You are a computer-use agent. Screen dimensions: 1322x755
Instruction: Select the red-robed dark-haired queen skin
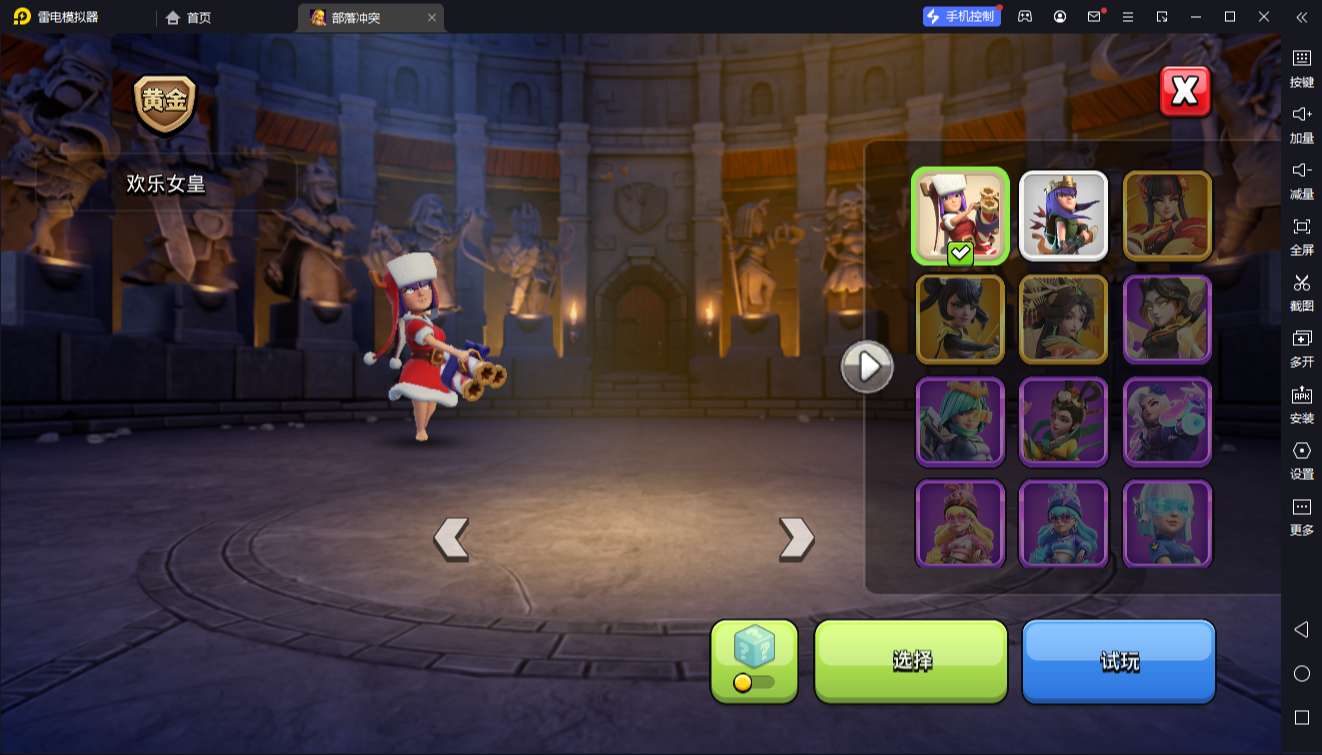[x=1167, y=216]
